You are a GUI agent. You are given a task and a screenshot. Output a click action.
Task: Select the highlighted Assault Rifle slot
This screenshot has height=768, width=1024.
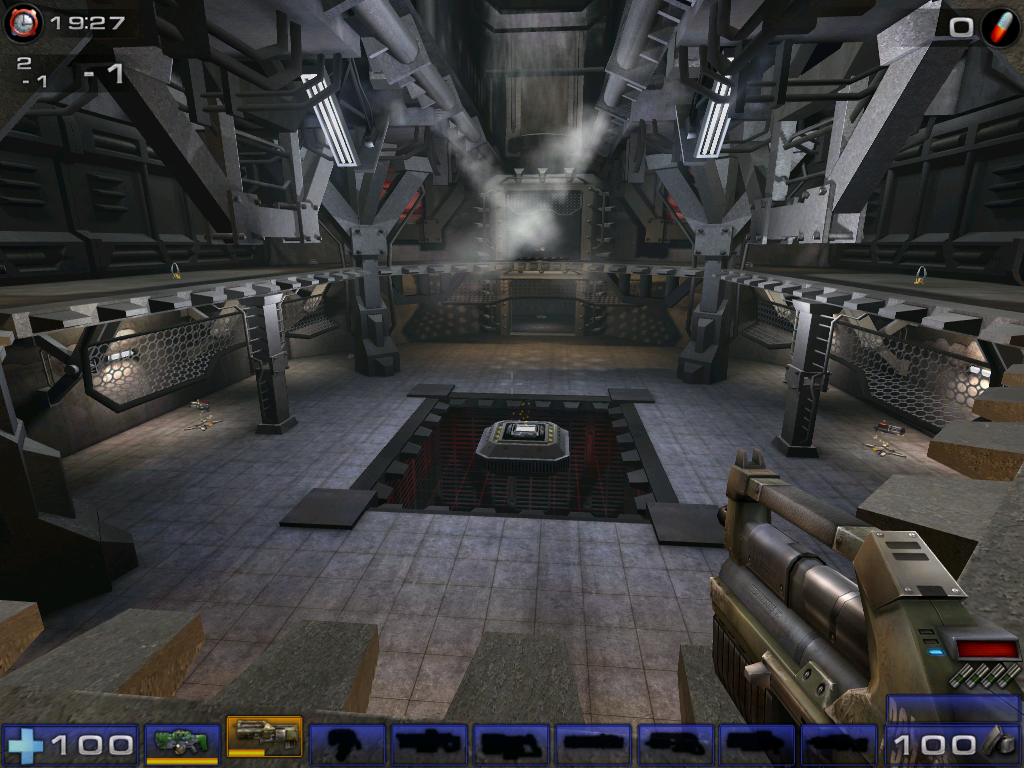pyautogui.click(x=264, y=739)
